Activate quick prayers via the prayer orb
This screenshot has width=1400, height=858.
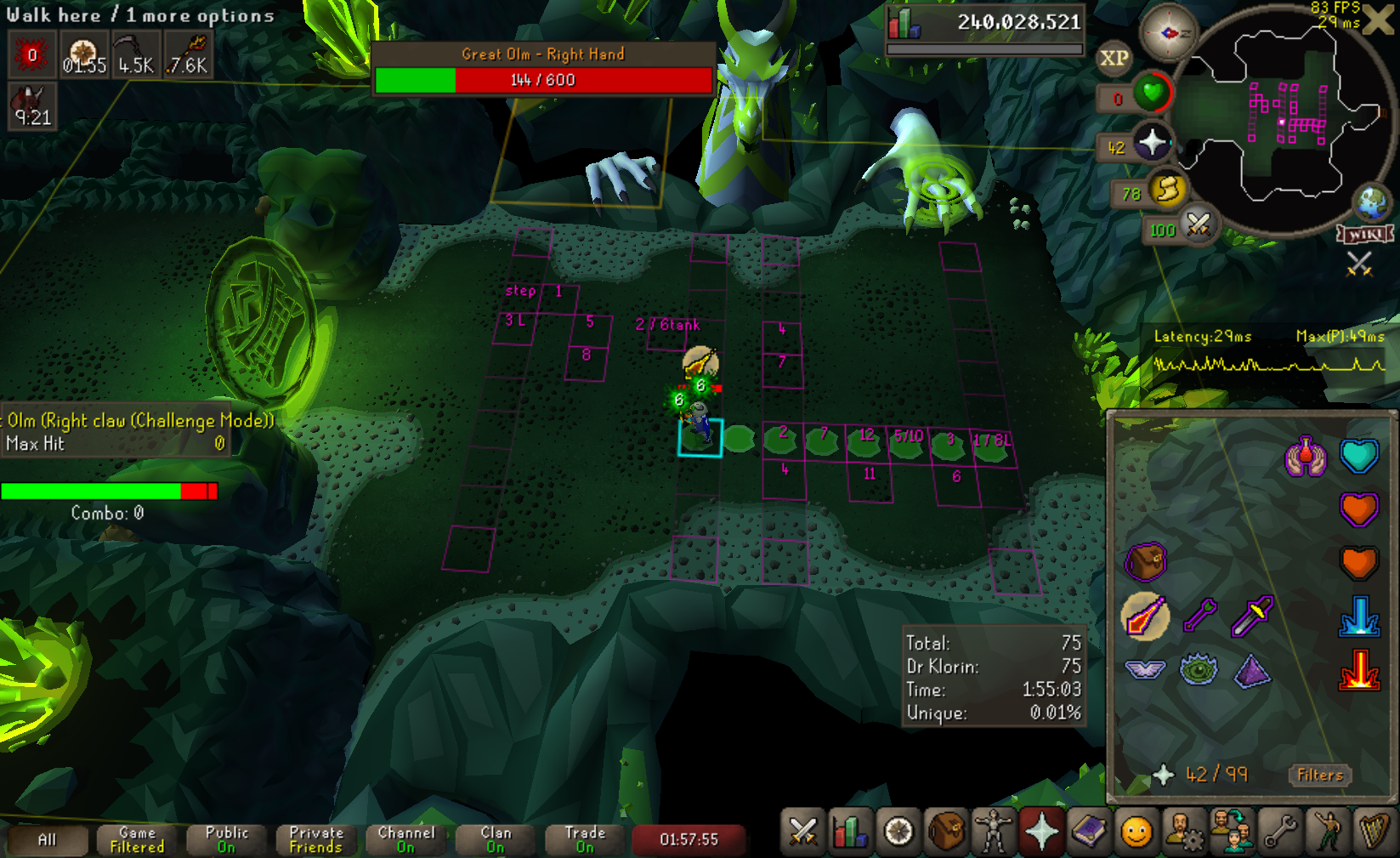click(1152, 144)
